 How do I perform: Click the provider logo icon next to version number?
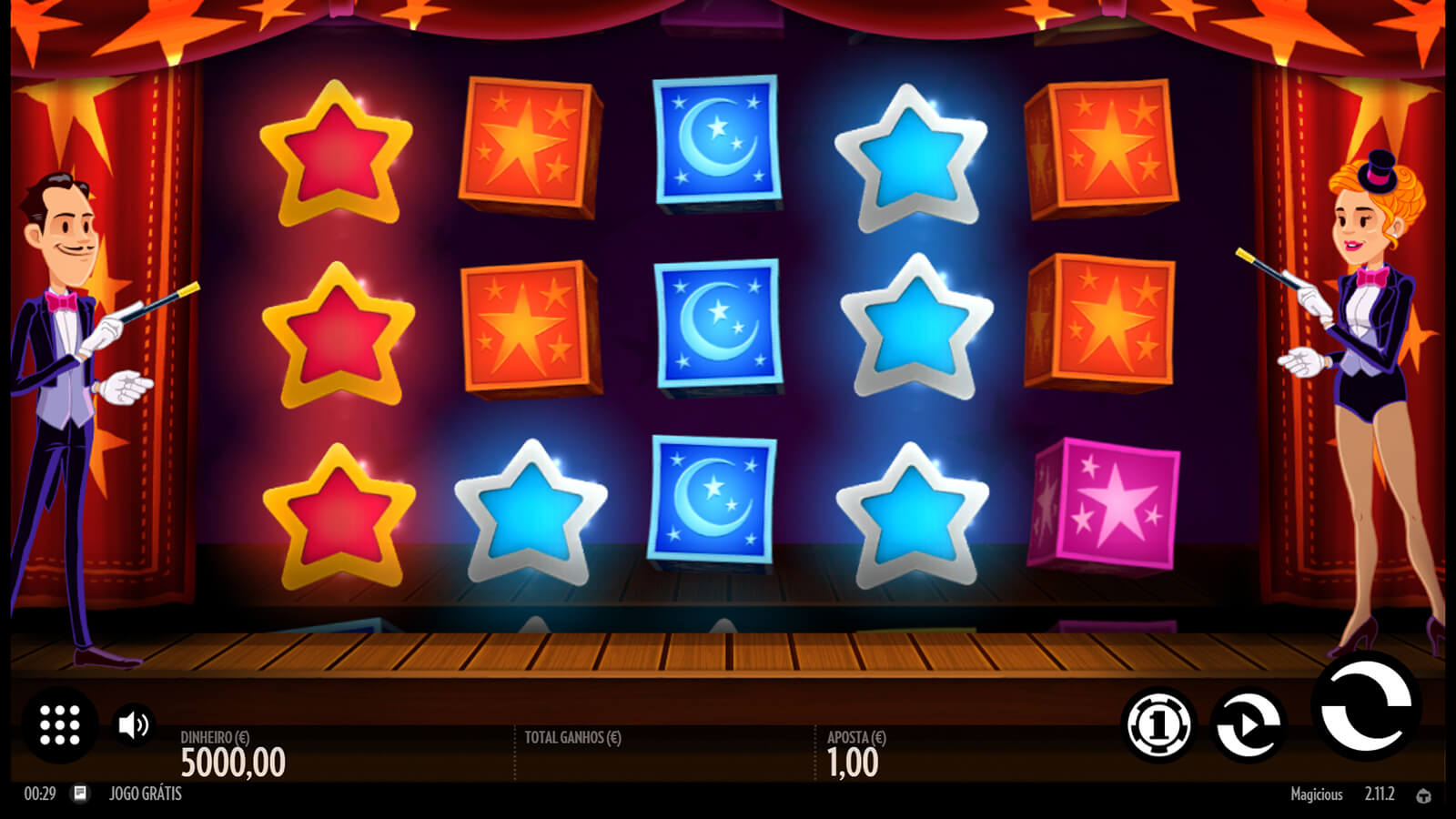(x=1424, y=795)
